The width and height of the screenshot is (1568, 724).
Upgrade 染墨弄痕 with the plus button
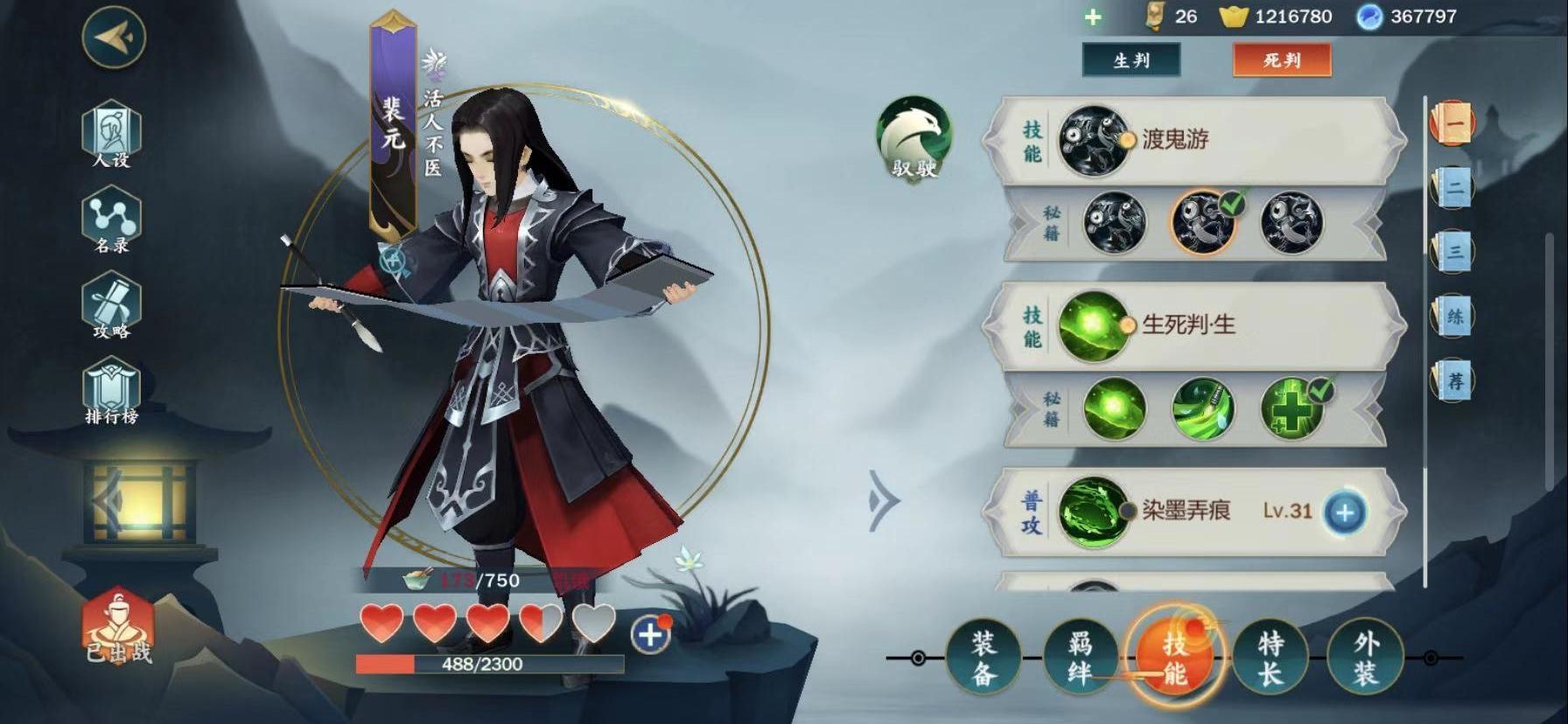pos(1344,512)
